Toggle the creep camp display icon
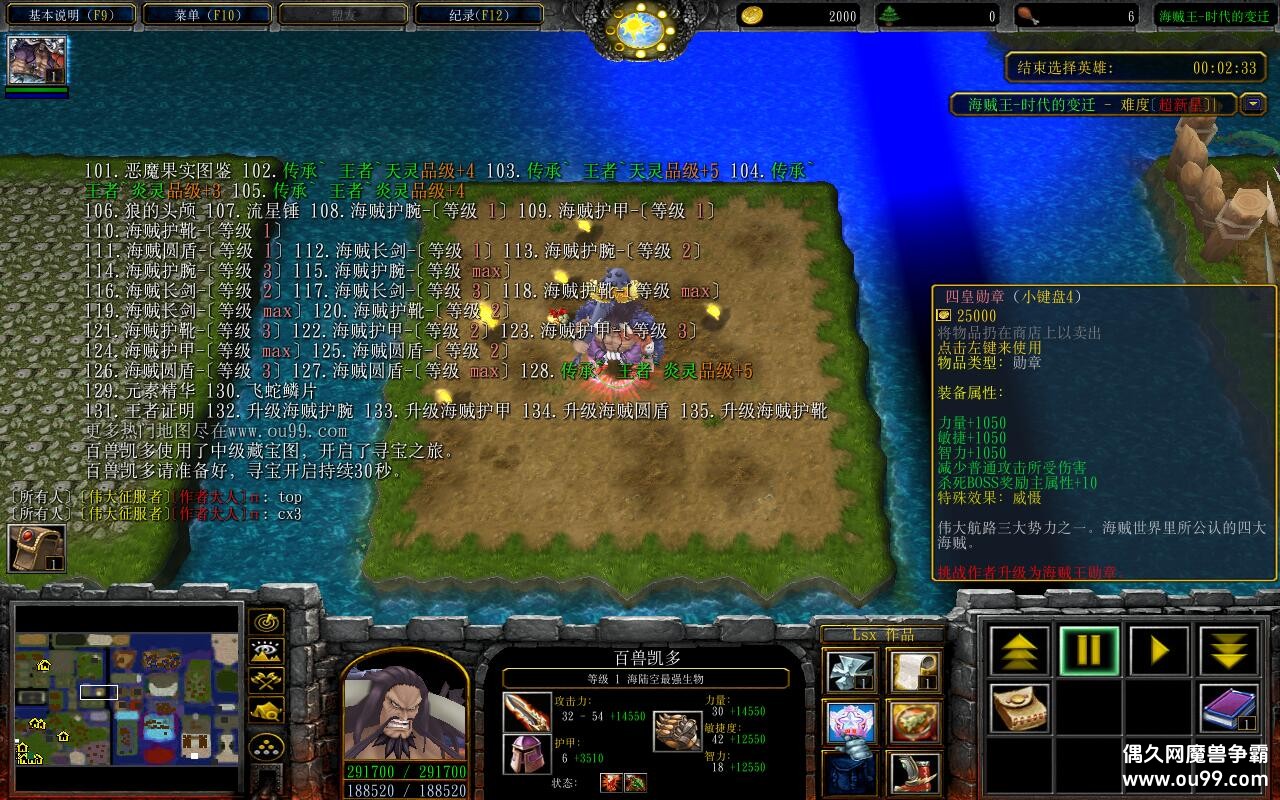This screenshot has height=800, width=1280. point(268,710)
